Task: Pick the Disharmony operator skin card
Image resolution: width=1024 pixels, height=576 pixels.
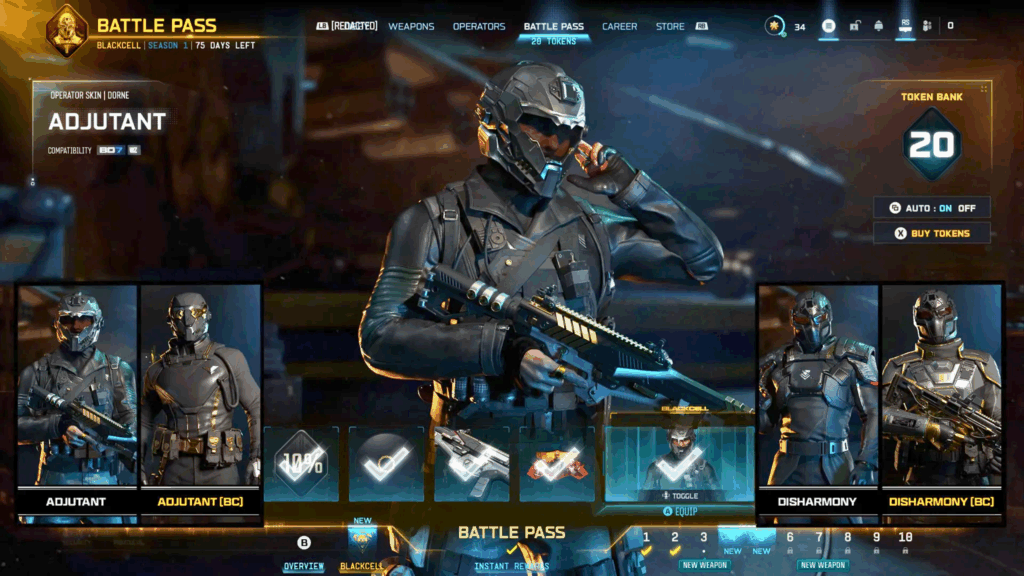Action: click(x=818, y=400)
